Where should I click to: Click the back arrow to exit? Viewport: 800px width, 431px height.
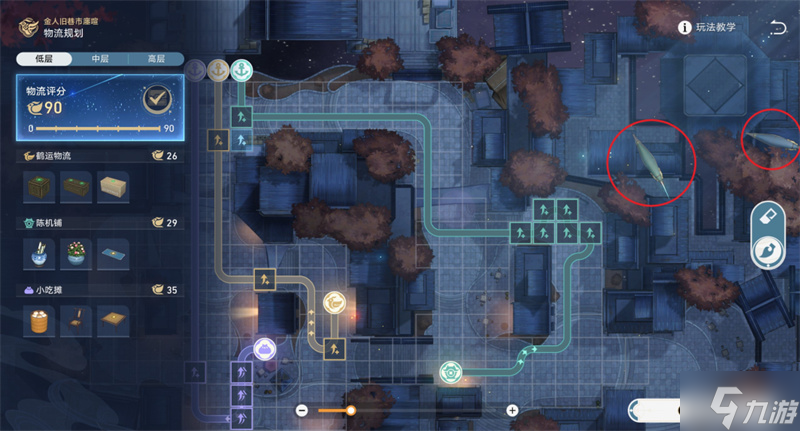click(x=778, y=27)
